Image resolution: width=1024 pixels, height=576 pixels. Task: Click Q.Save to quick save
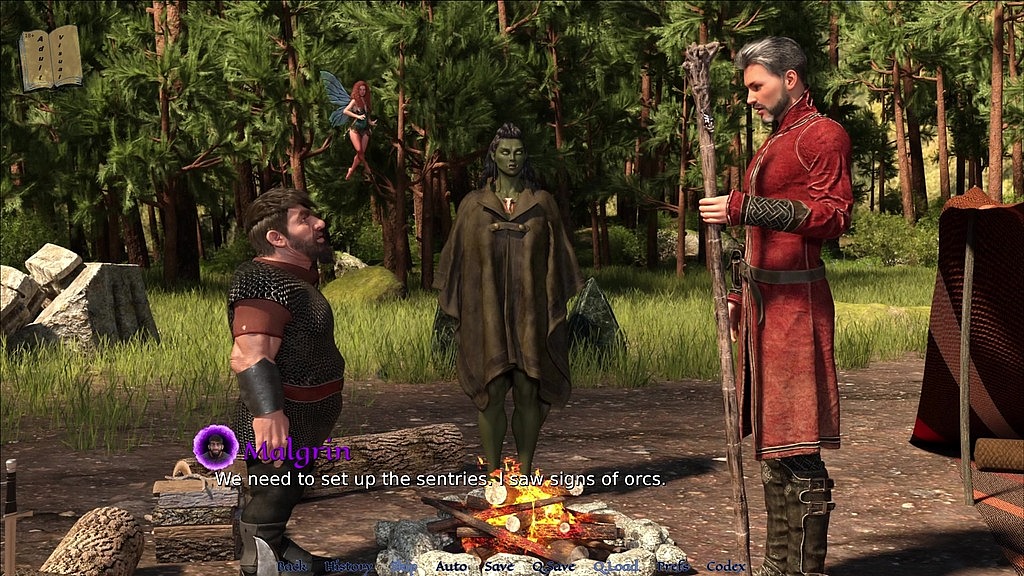[x=552, y=566]
